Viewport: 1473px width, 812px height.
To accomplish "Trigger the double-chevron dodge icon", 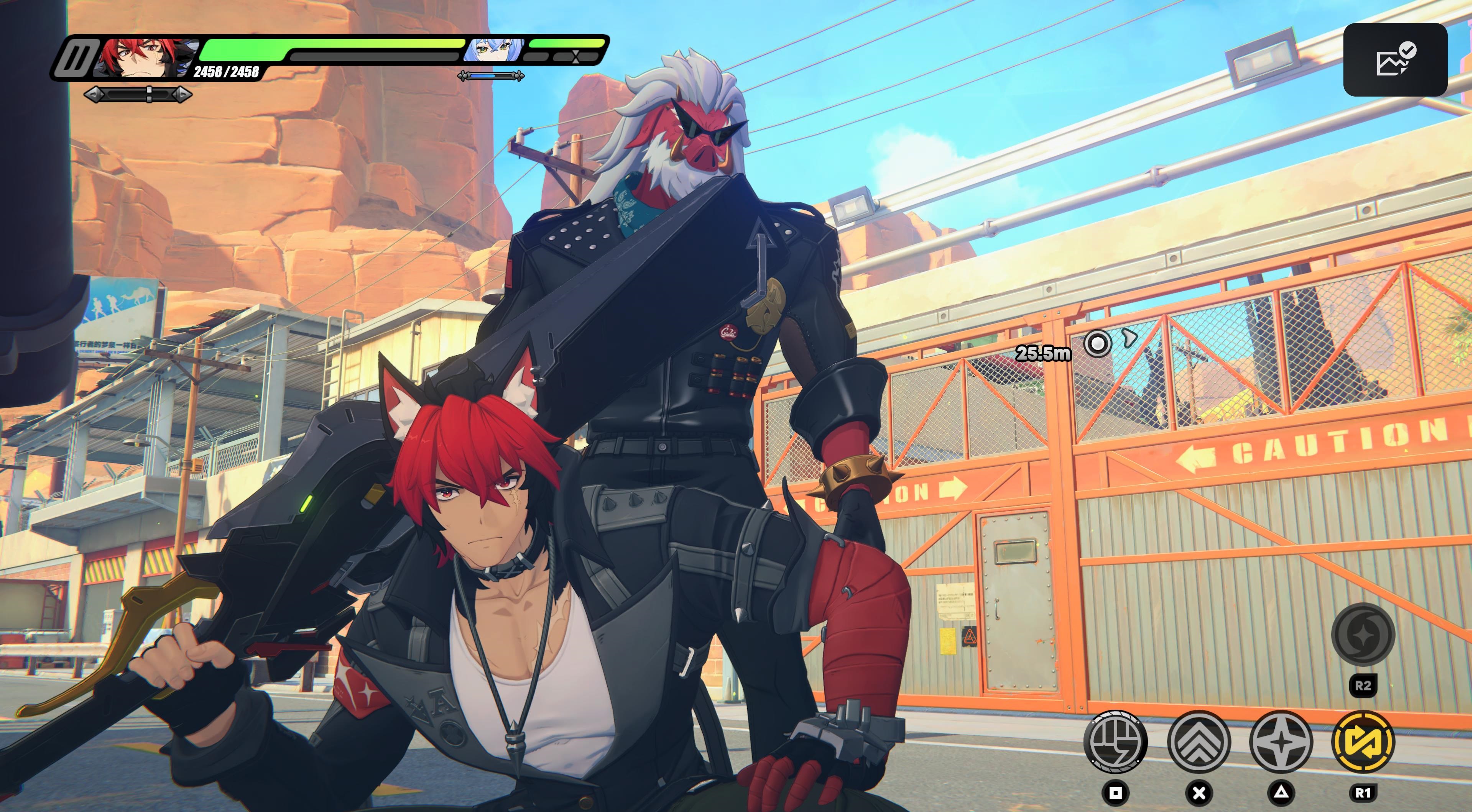I will [1198, 741].
